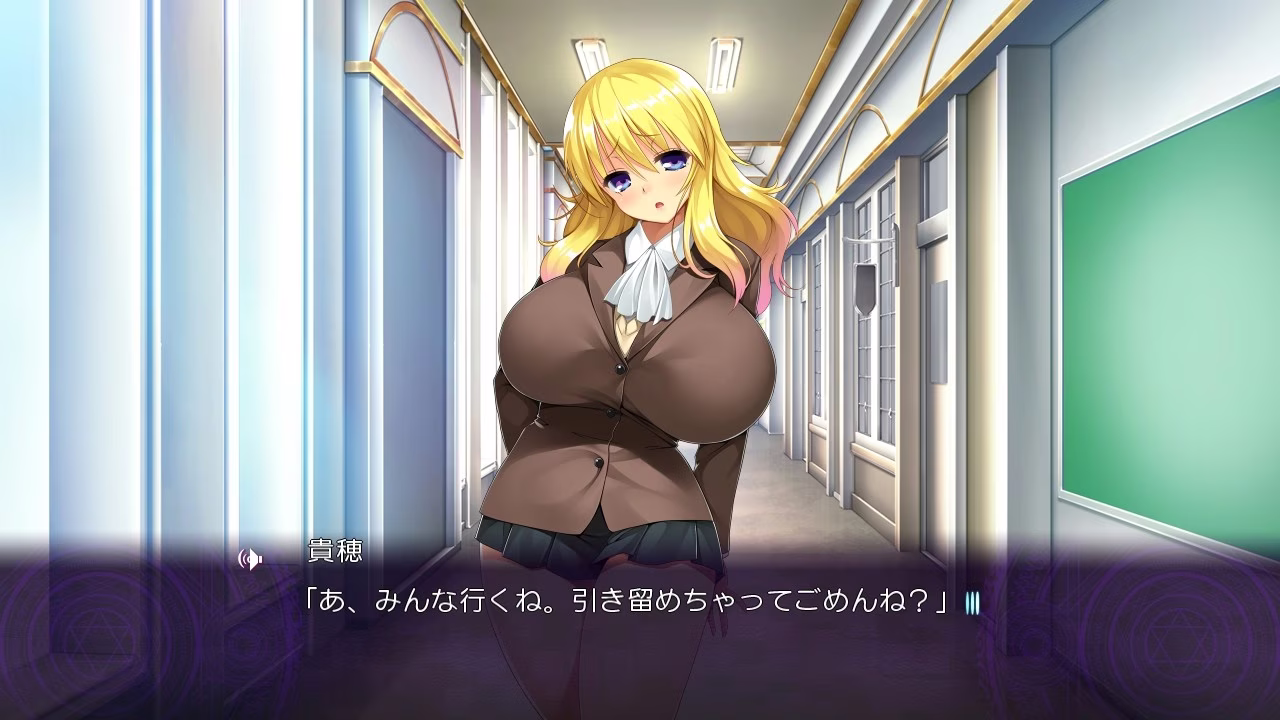Click the corridor floor at the hallway's end
Image resolution: width=1280 pixels, height=720 pixels.
coord(780,480)
